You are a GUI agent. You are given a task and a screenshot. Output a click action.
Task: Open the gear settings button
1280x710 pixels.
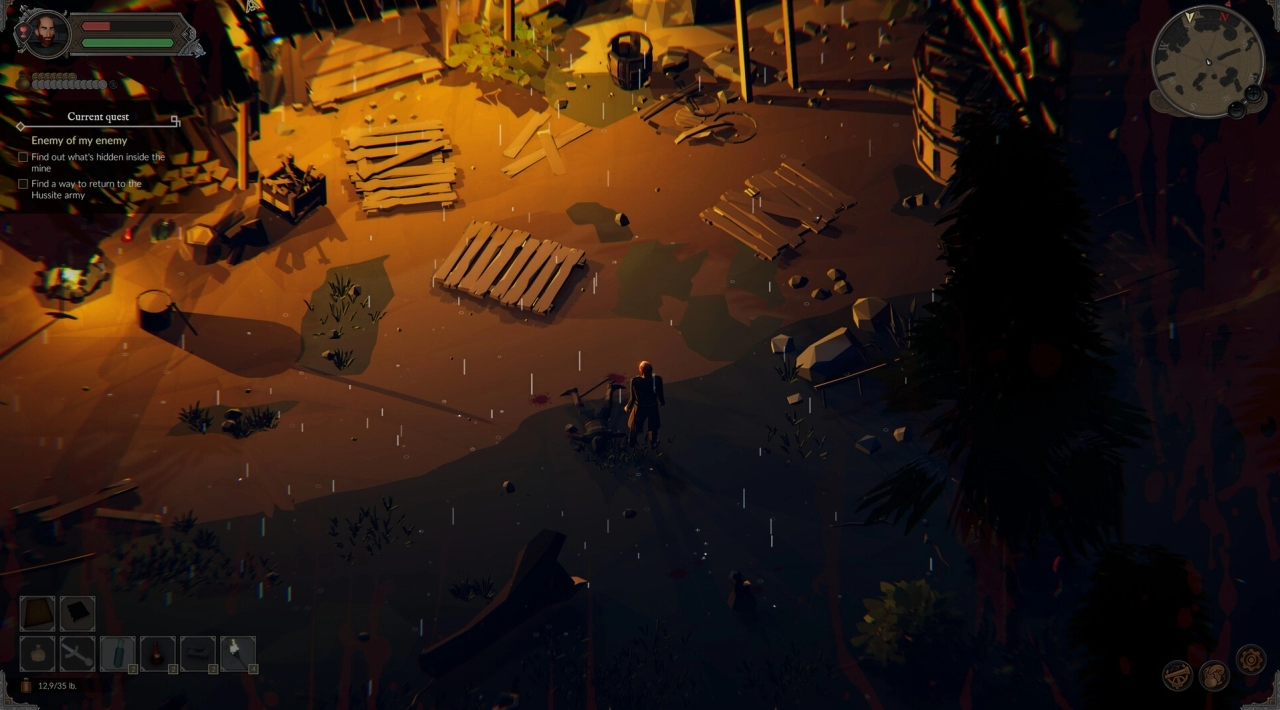click(1251, 660)
